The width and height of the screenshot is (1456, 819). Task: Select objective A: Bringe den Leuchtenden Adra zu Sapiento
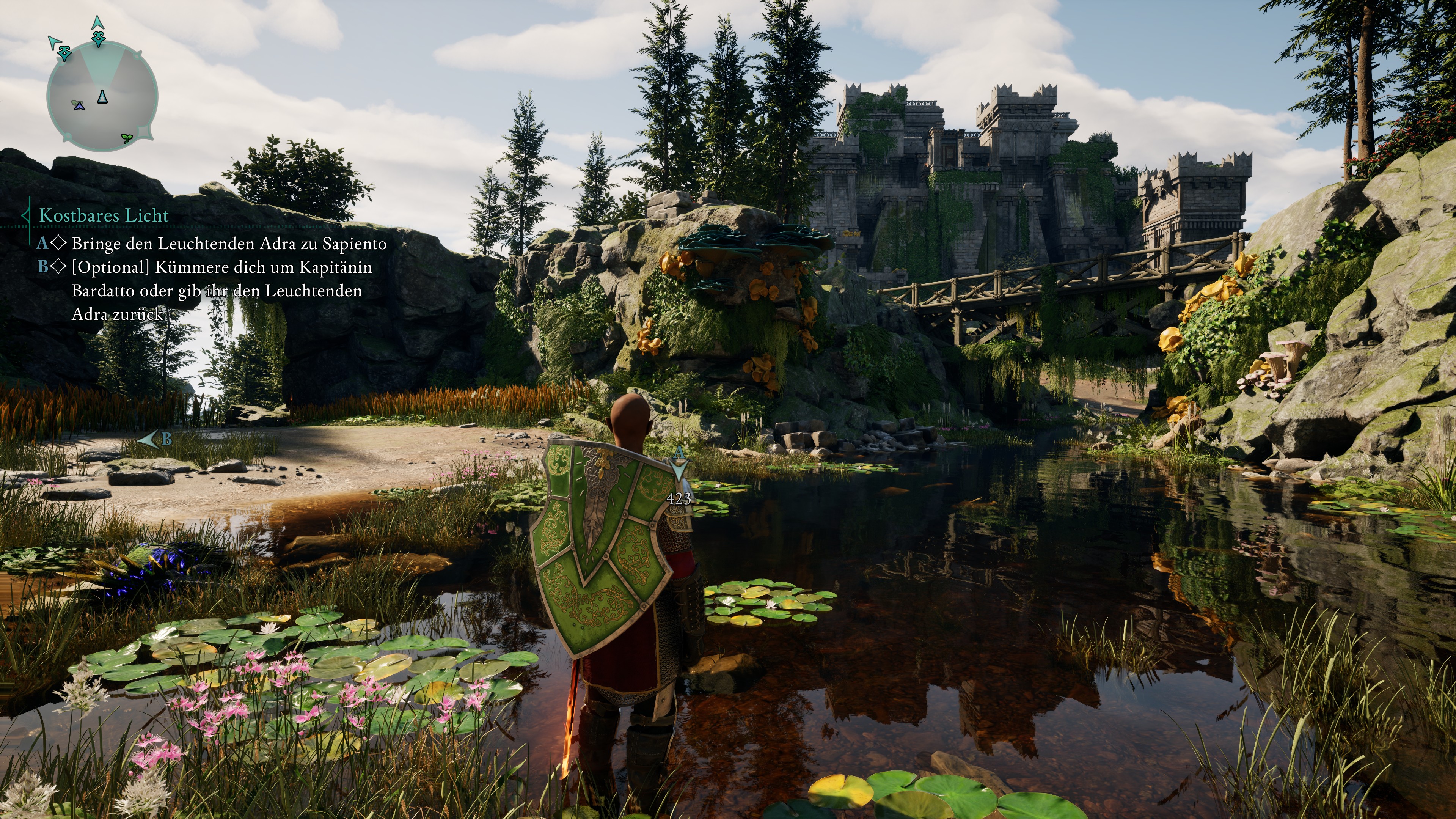(x=228, y=244)
